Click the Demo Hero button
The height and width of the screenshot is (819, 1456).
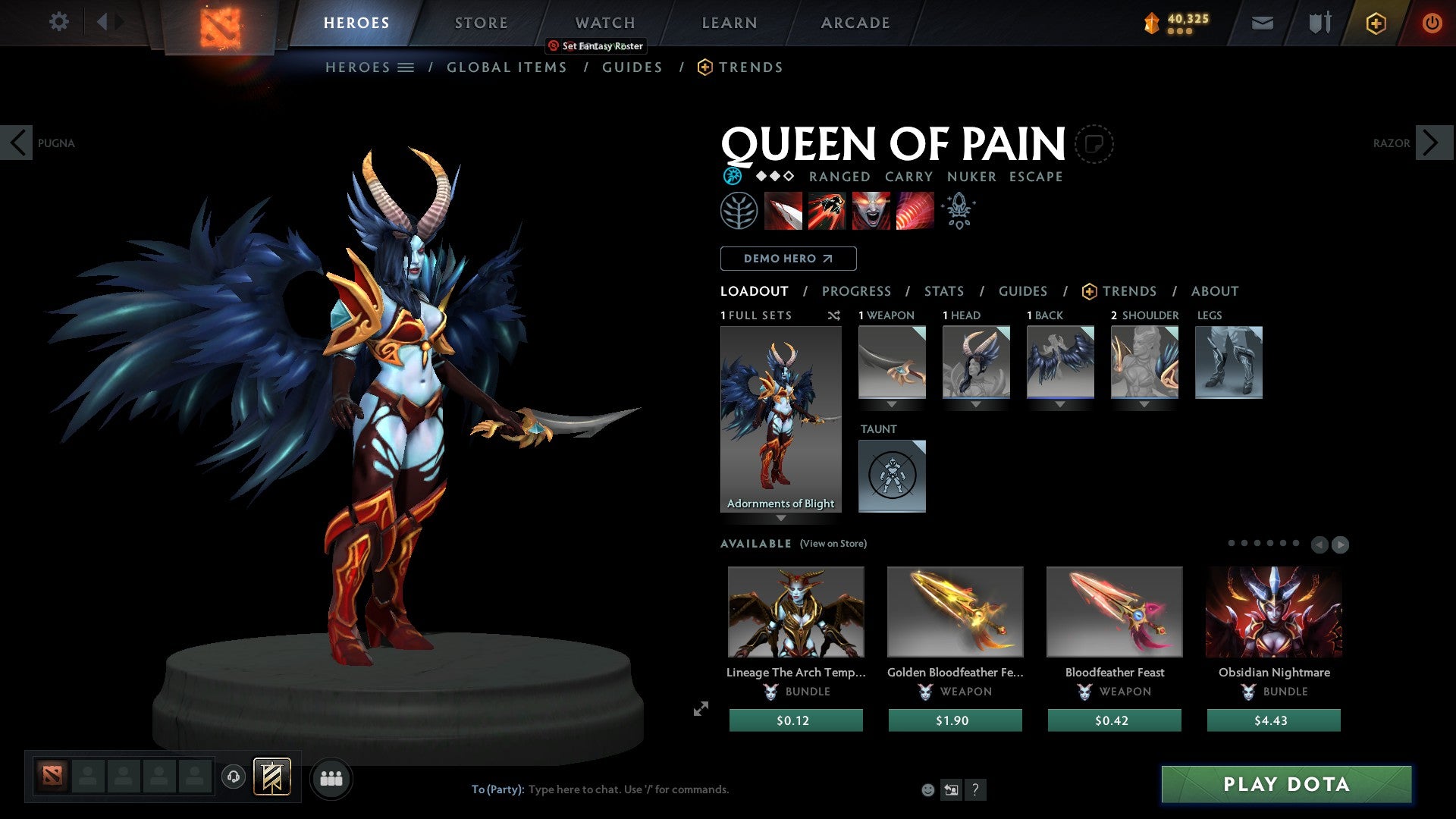point(788,258)
